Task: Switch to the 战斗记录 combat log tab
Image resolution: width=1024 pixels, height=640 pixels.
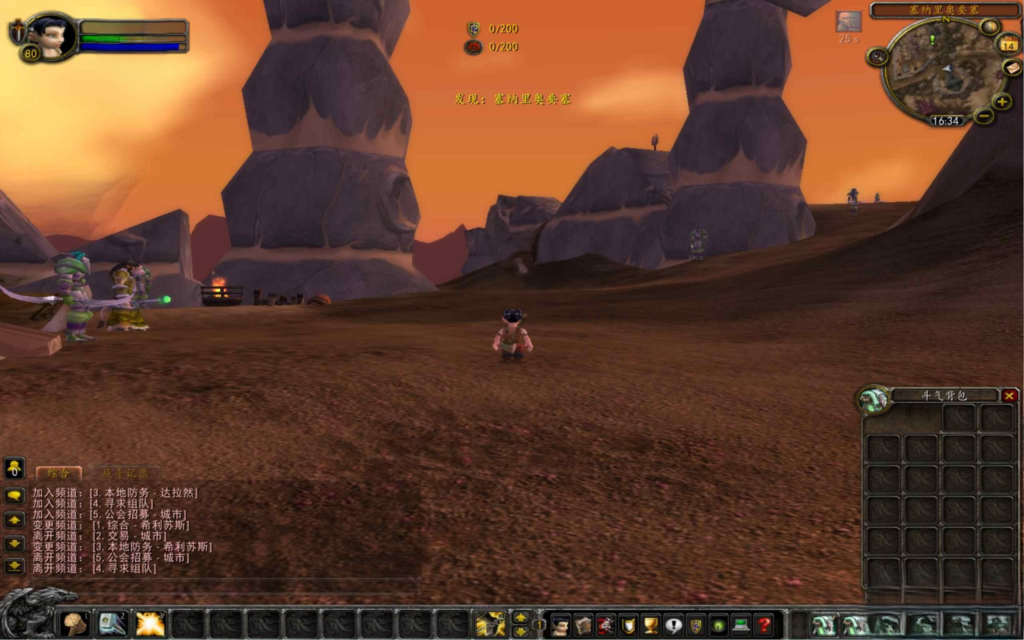Action: (124, 472)
